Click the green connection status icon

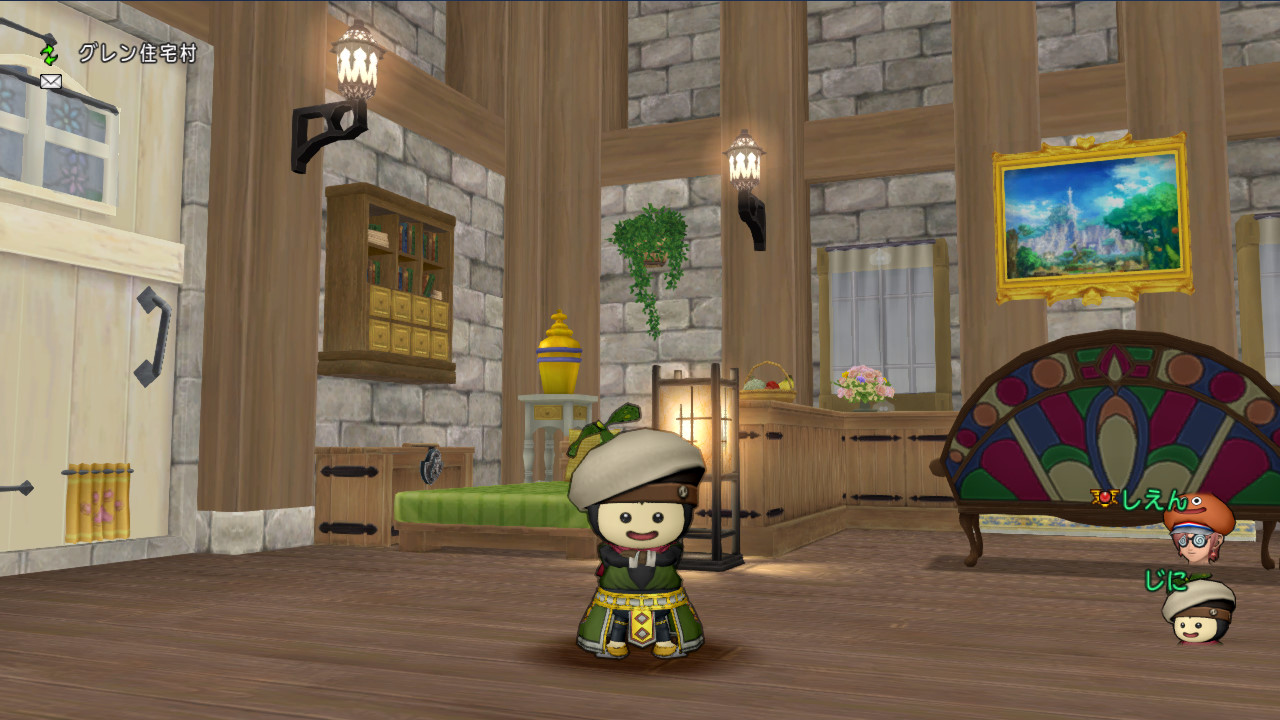(x=49, y=54)
